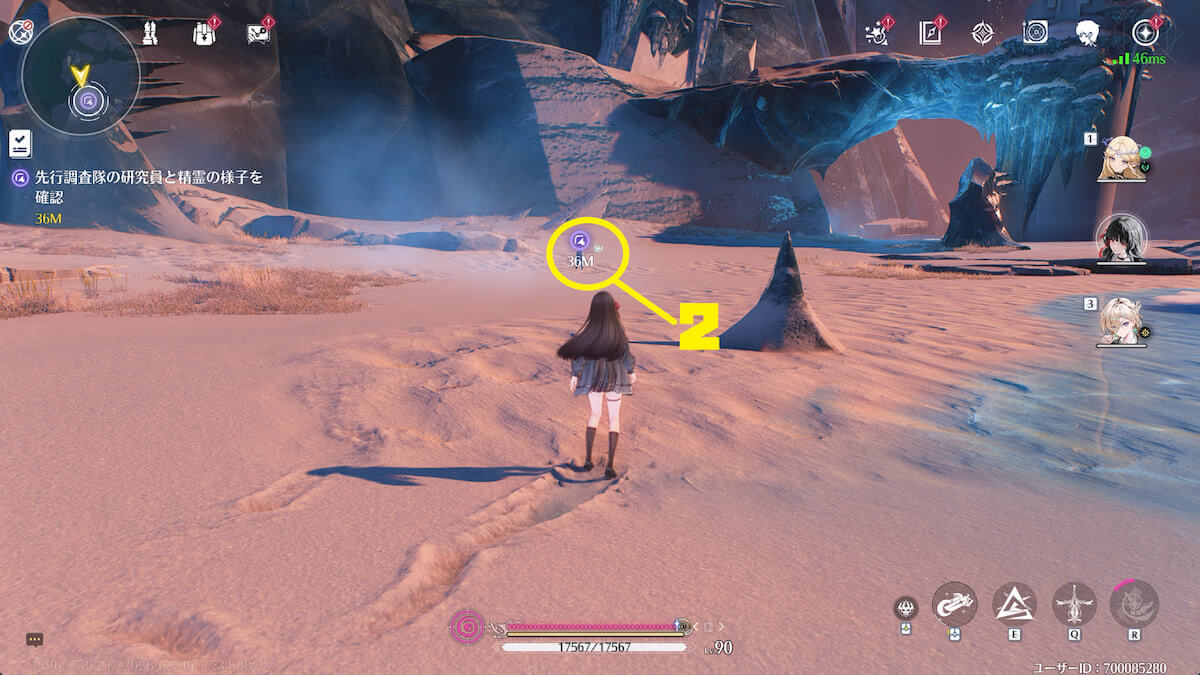Open the circled star main menu icon
Screen dimensions: 1200x675
pyautogui.click(x=1144, y=33)
